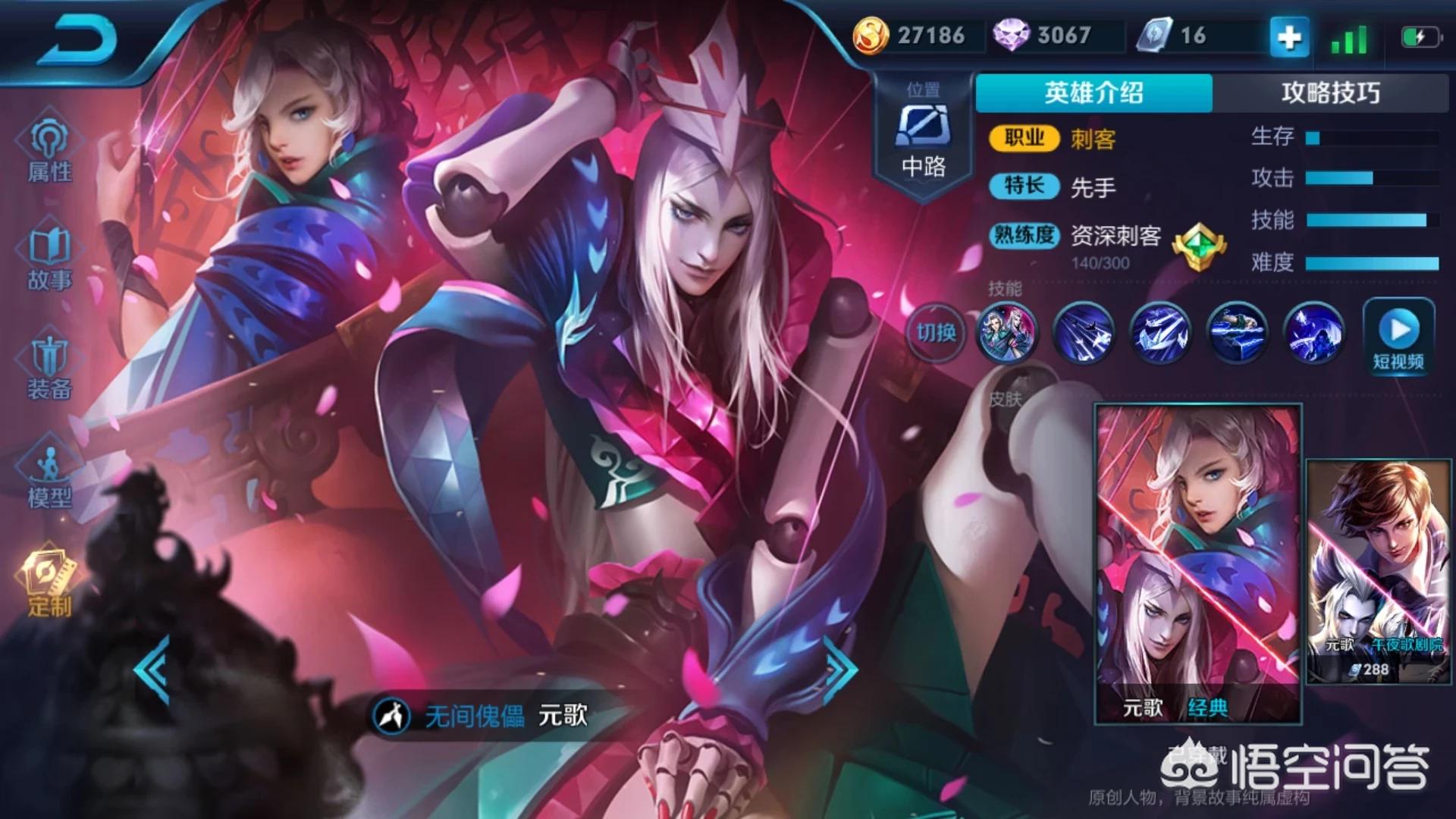Open the 装备 equipment section

50,369
